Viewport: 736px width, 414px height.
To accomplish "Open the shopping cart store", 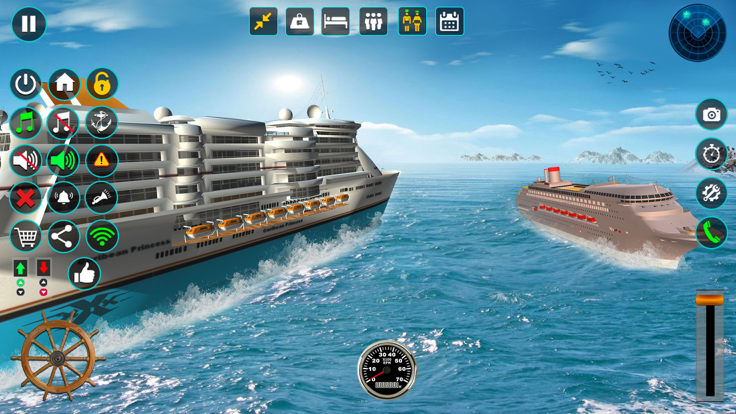I will (x=25, y=237).
